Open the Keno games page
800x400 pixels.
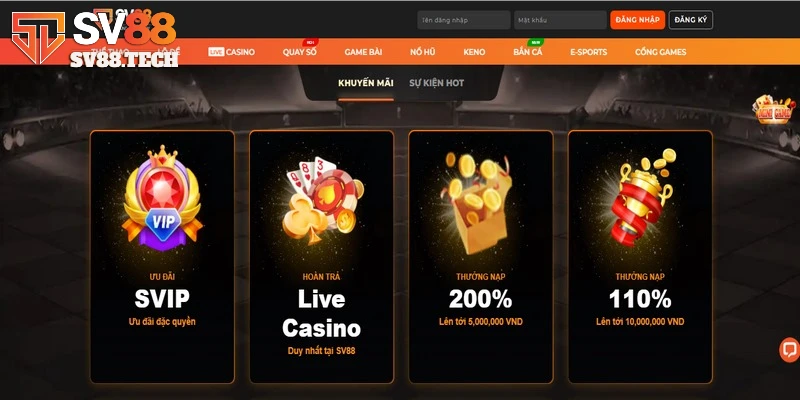[x=475, y=51]
